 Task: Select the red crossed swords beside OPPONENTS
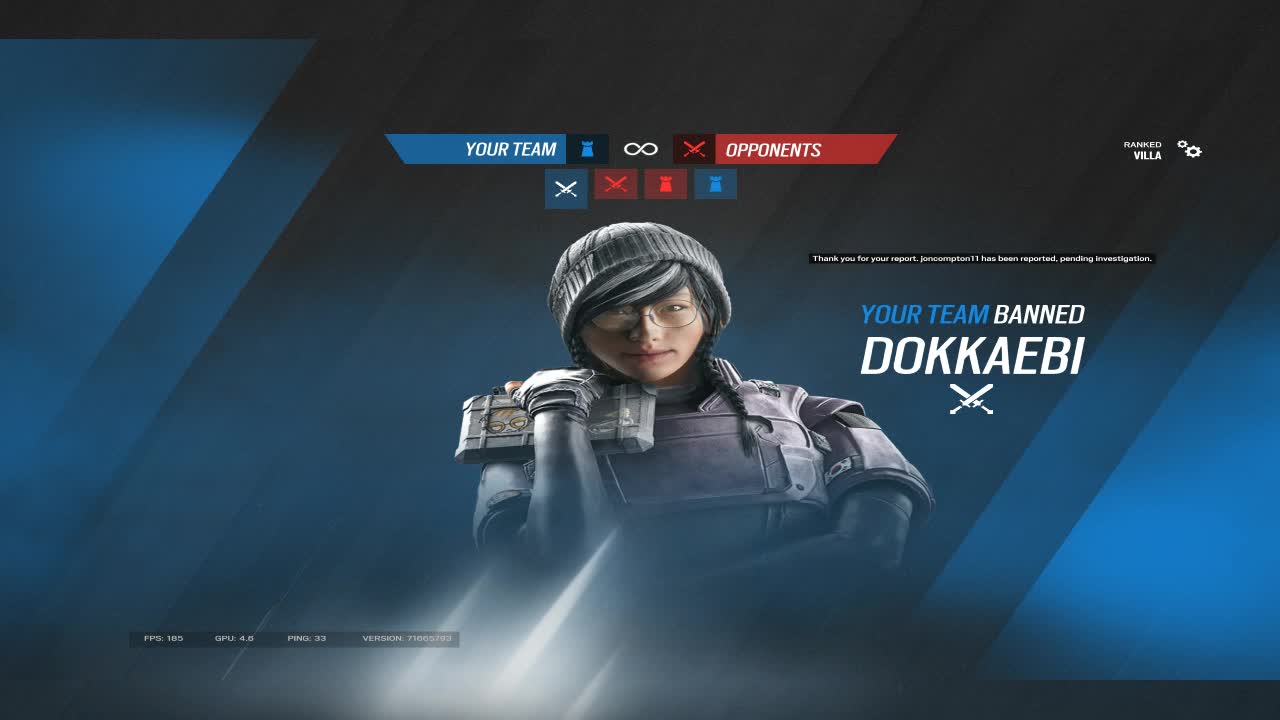[x=693, y=149]
